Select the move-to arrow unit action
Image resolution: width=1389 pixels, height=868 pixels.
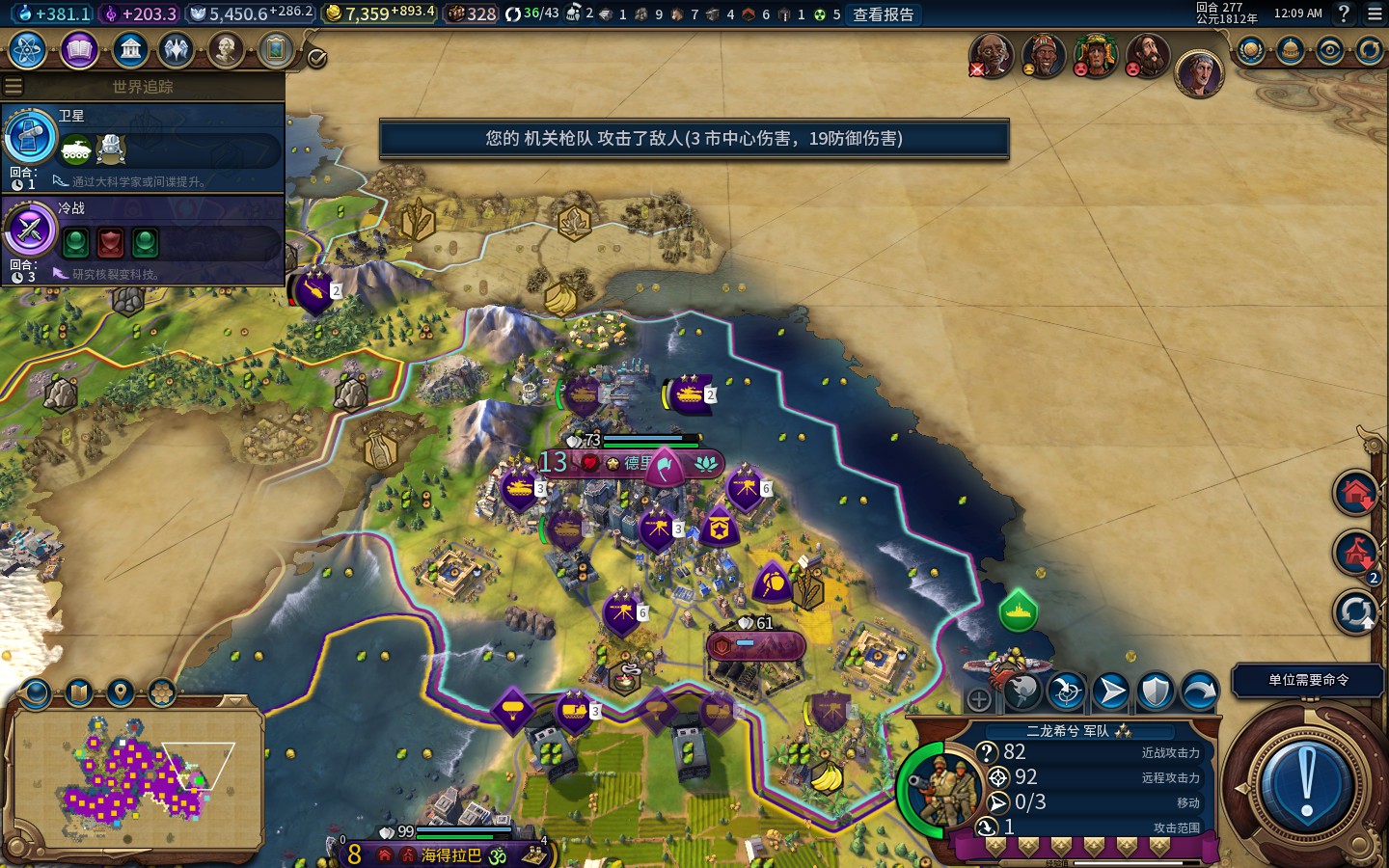tap(1111, 691)
